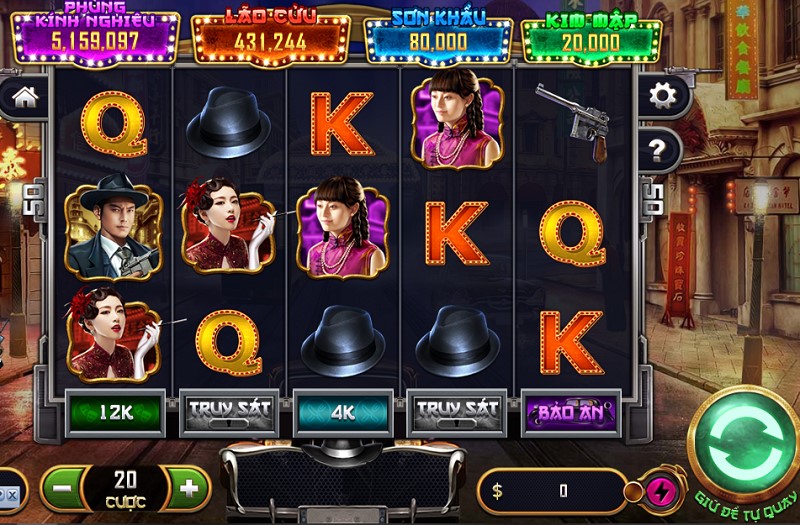Decrease the bet with the minus button

click(x=62, y=489)
